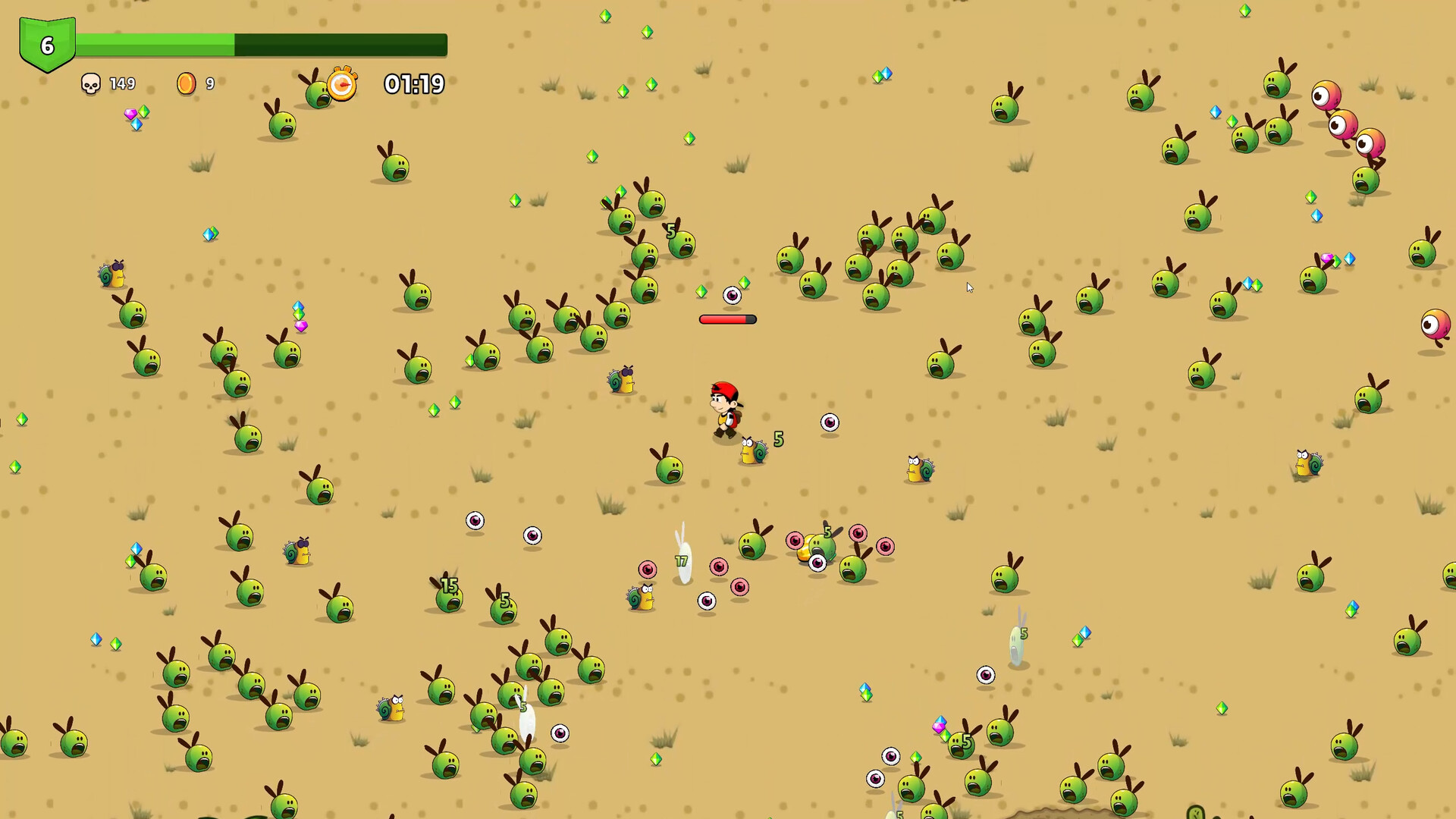Click the damage number 17 near the rabbit
This screenshot has height=819, width=1456.
(x=680, y=561)
